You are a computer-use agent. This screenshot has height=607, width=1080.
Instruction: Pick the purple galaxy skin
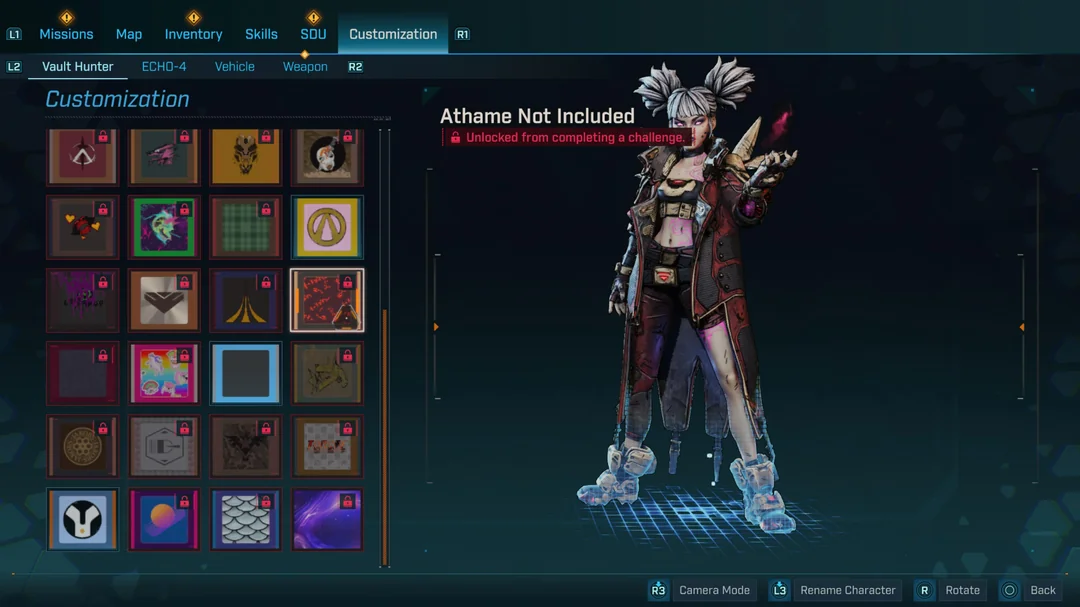pyautogui.click(x=328, y=519)
